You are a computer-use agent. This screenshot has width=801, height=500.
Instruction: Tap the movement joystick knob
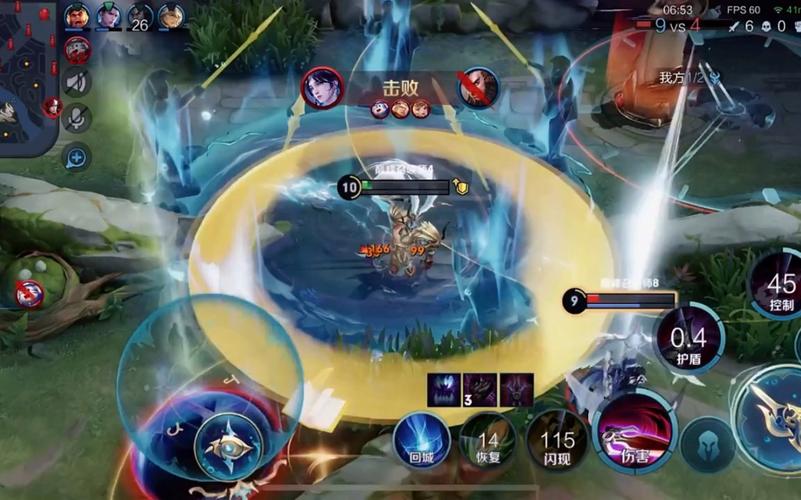[228, 443]
